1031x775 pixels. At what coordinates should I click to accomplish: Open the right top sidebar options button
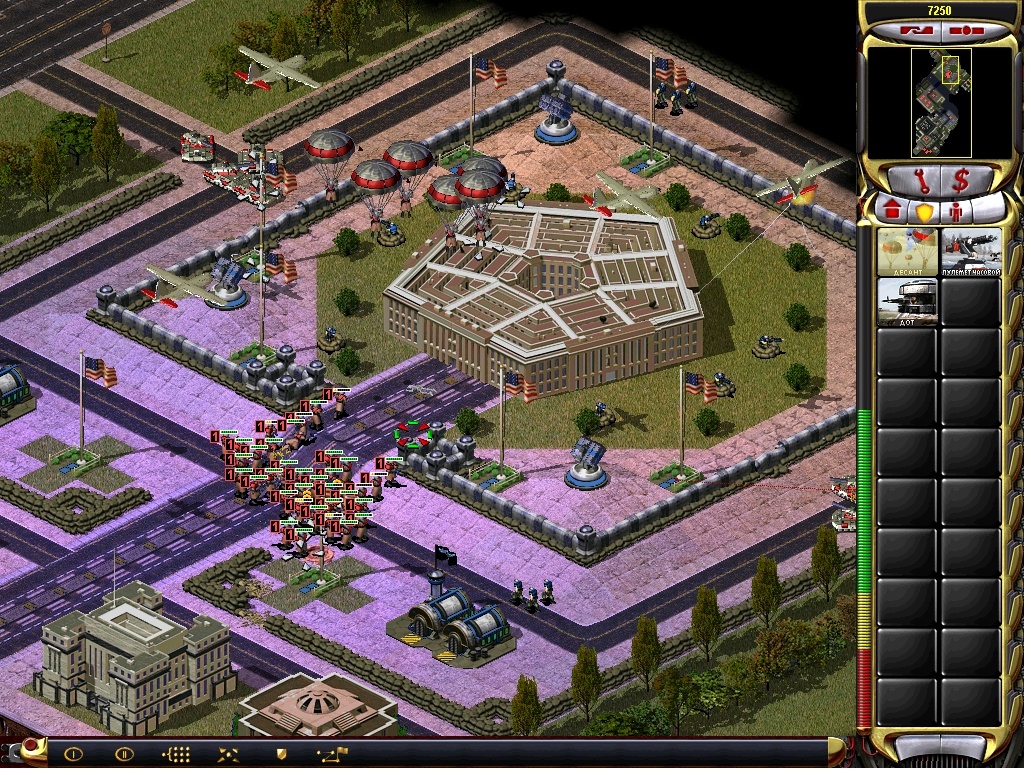point(964,31)
